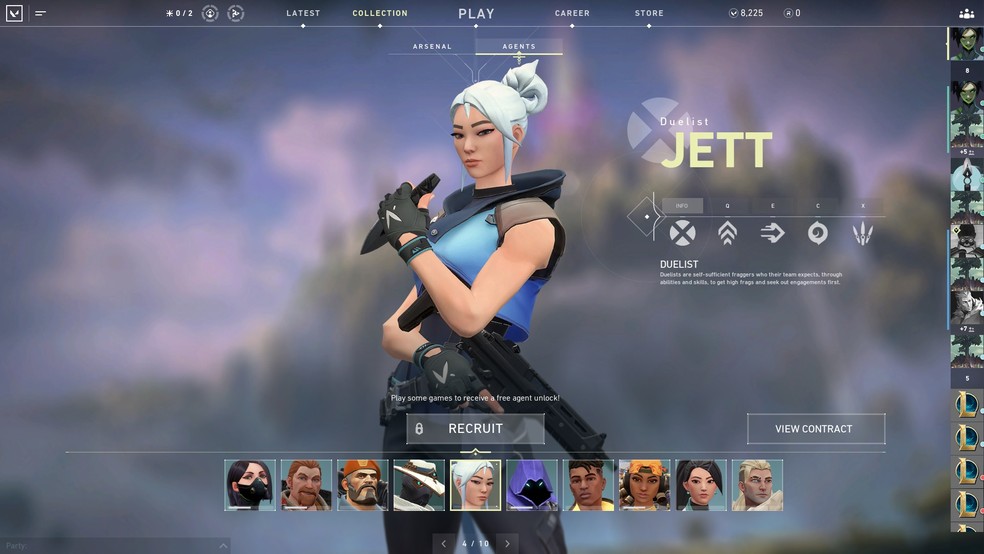The image size is (984, 554).
Task: Select the E ability arrow icon
Action: (x=772, y=233)
